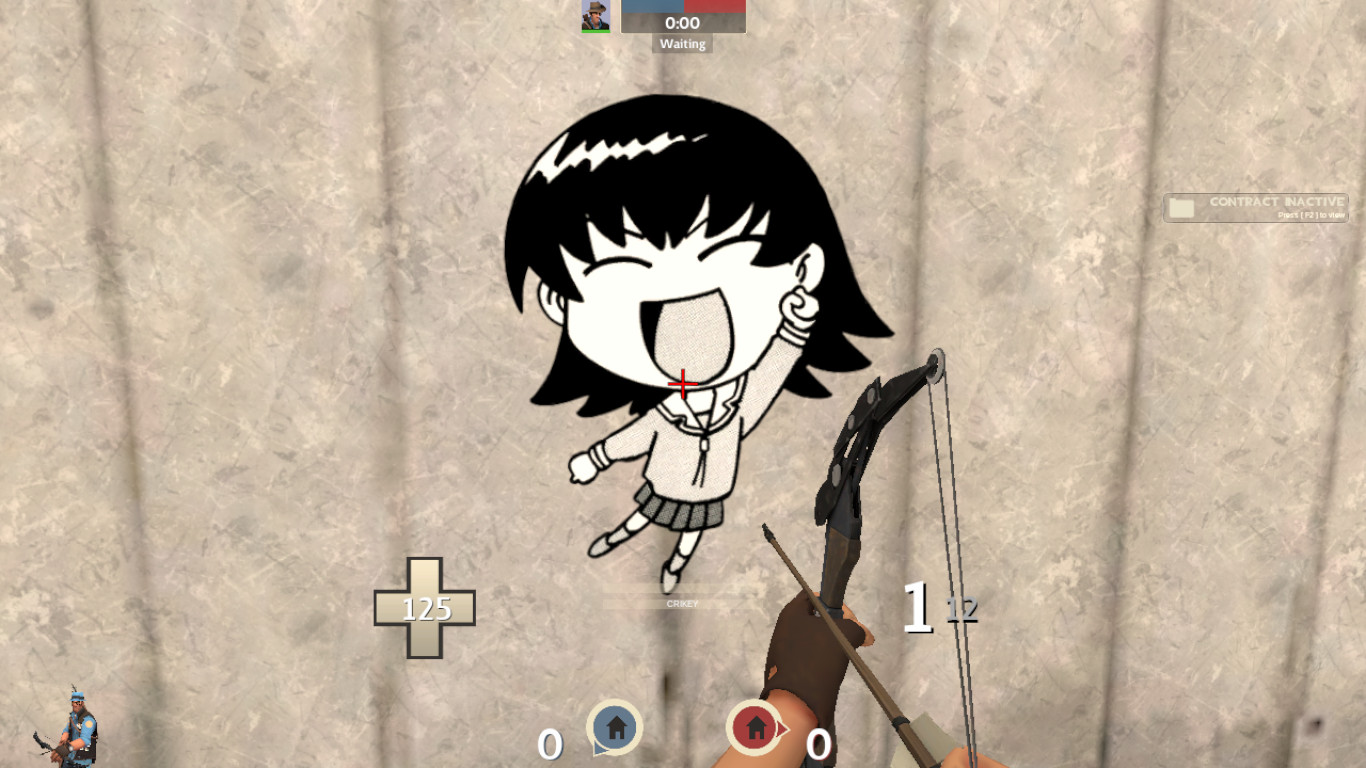Click the BLU team score number zero

click(550, 743)
